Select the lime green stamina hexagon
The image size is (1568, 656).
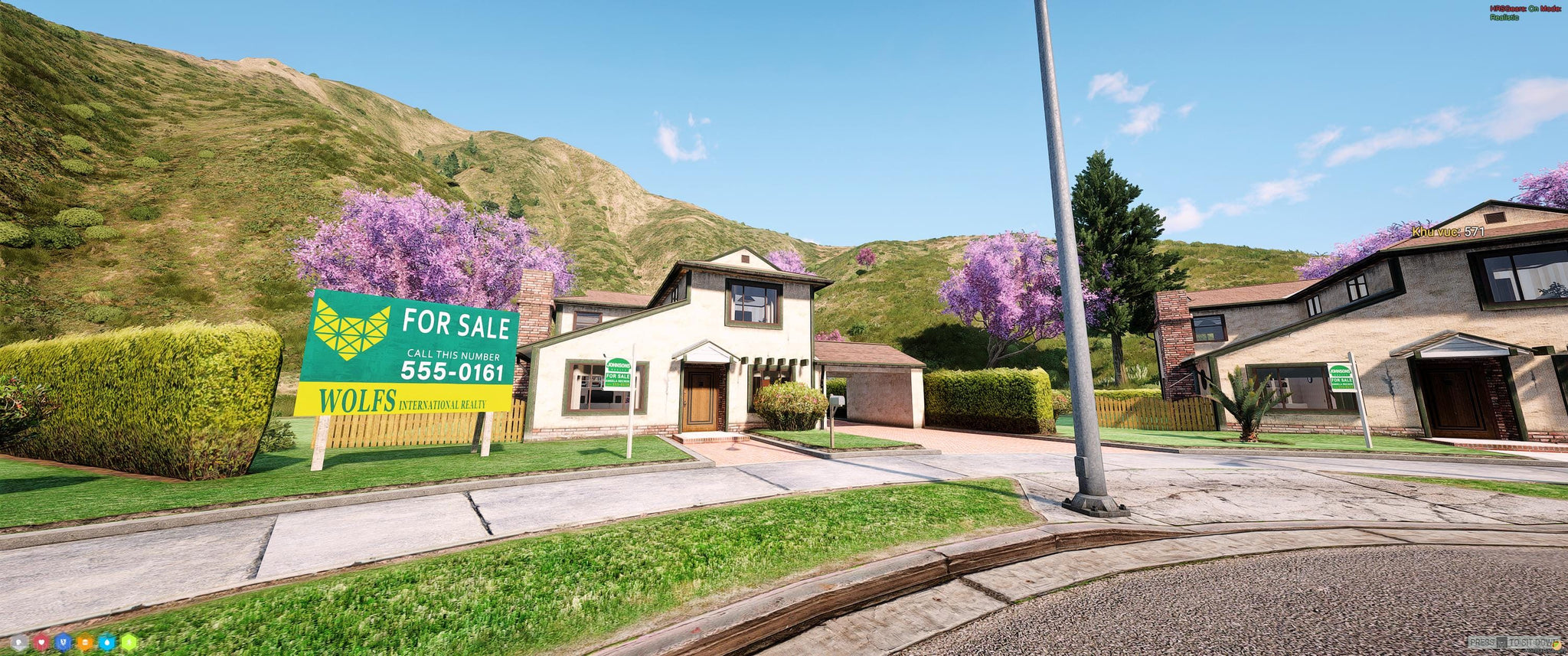[129, 642]
